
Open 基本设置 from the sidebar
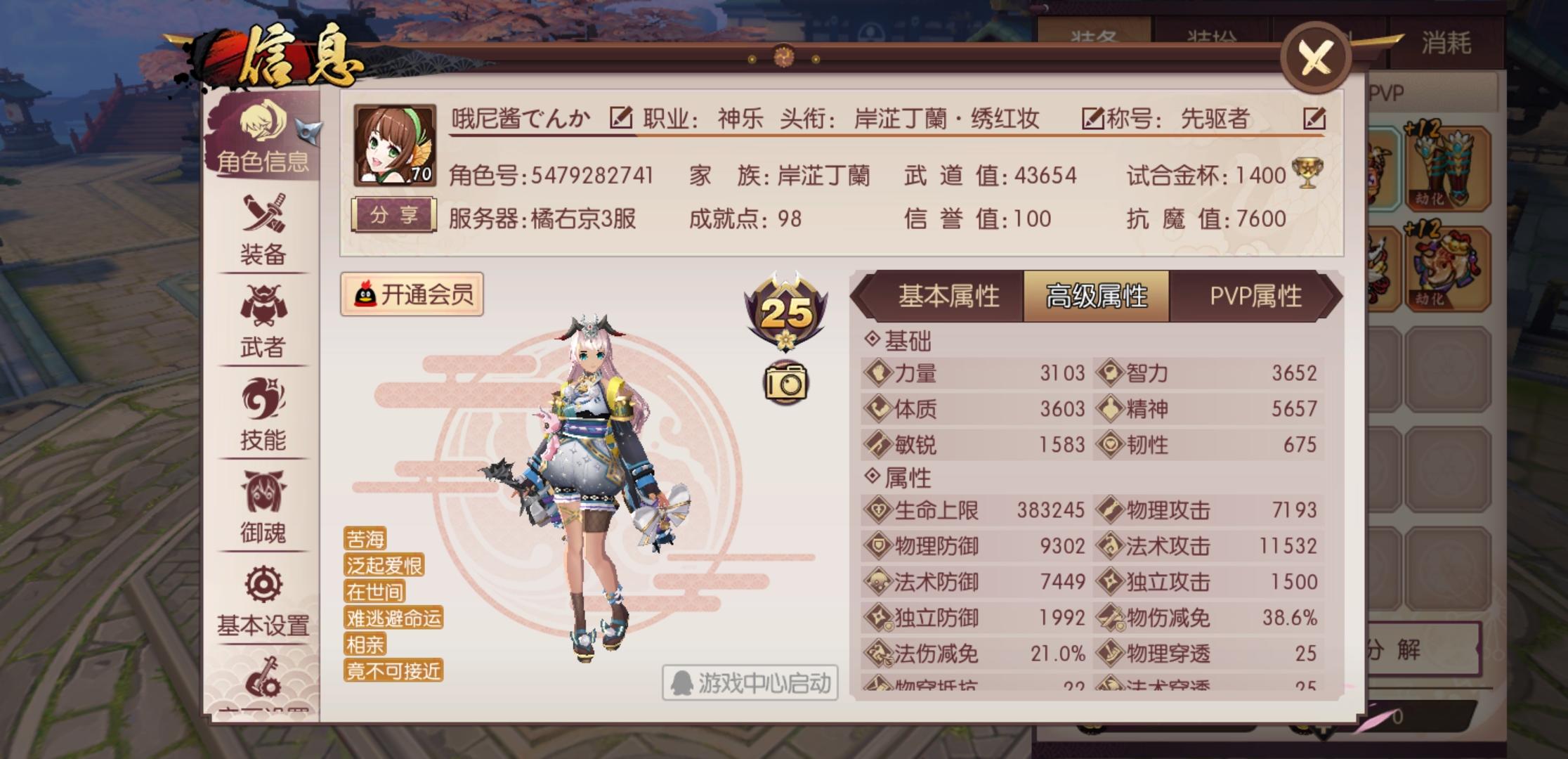pyautogui.click(x=262, y=601)
